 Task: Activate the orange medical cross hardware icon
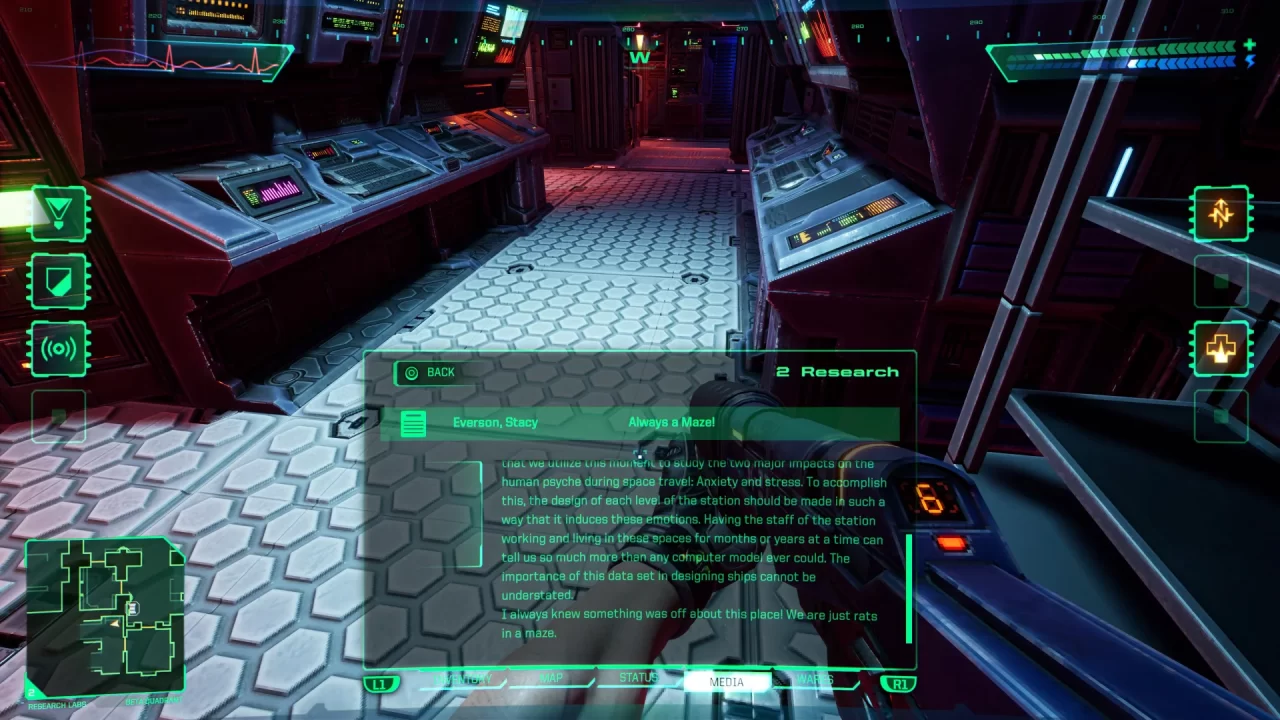pyautogui.click(x=1221, y=349)
